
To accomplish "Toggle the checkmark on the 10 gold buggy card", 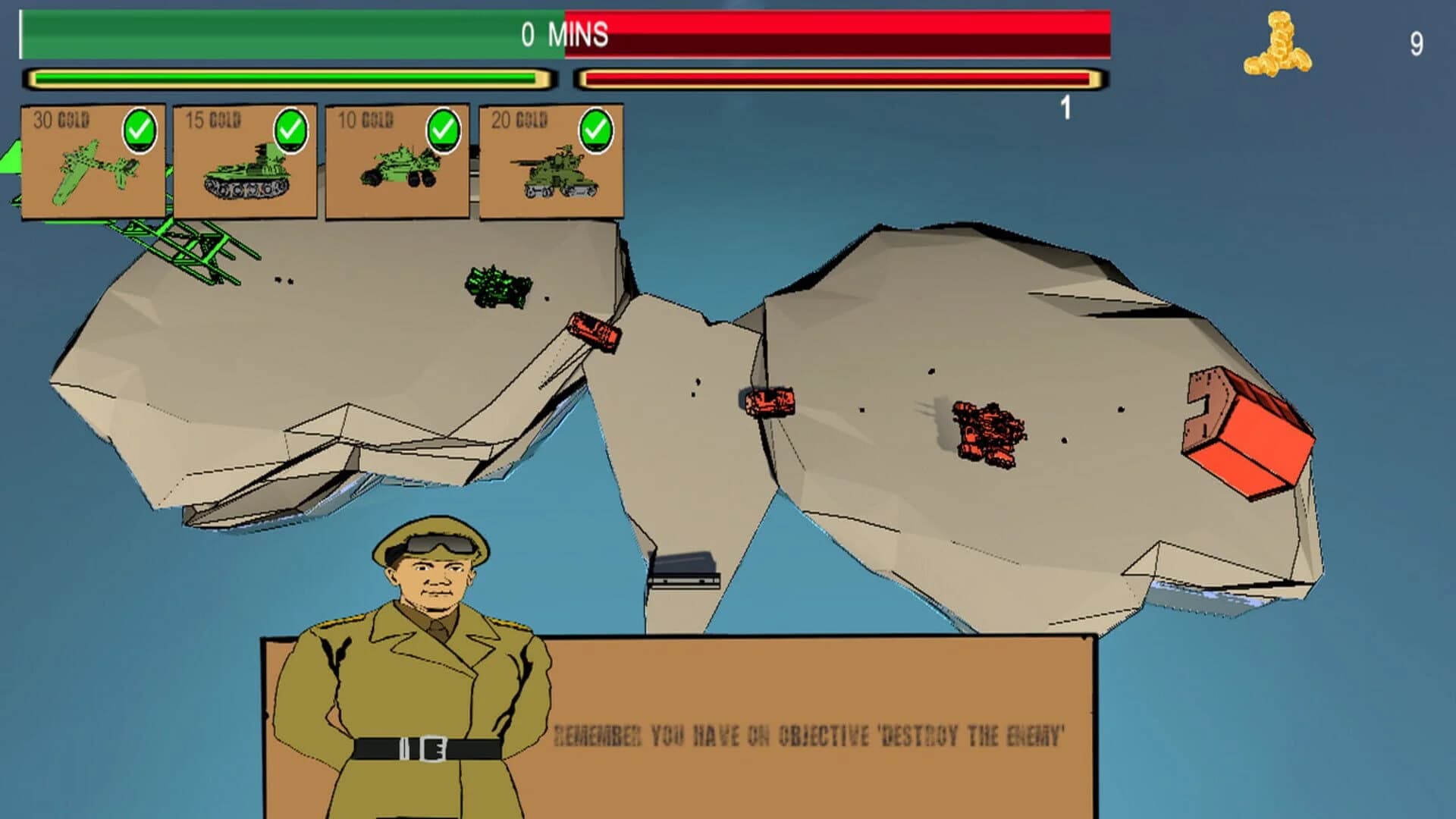I will point(444,127).
